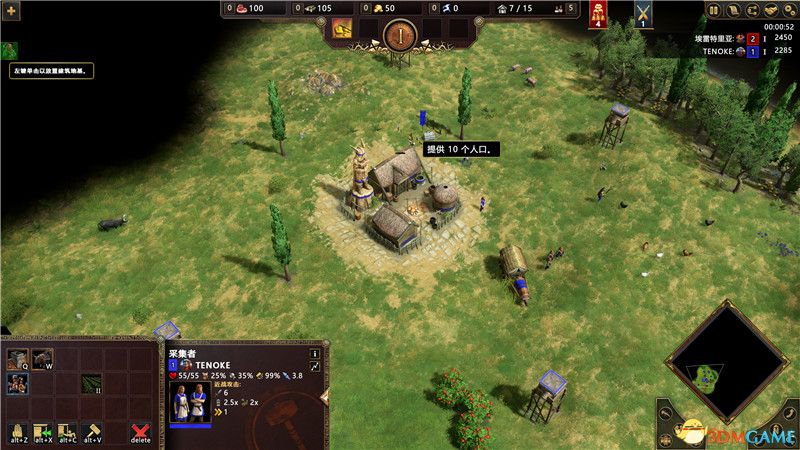Select the villagers group command icon
Screen dimensions: 800x450
tap(18, 383)
